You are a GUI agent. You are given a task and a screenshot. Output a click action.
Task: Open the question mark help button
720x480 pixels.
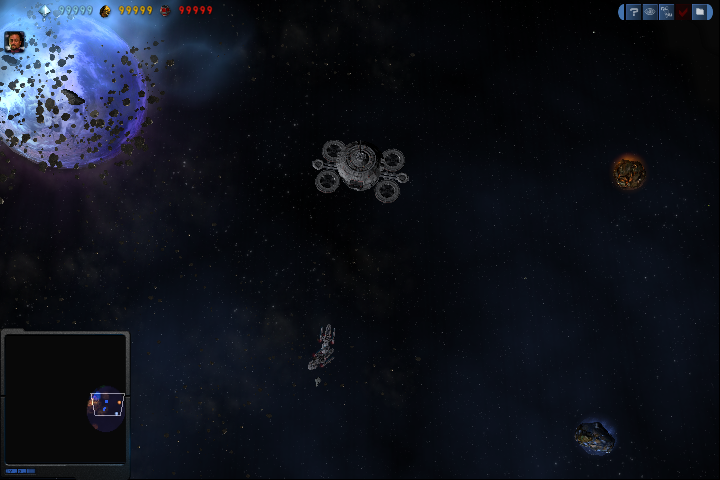click(x=633, y=12)
